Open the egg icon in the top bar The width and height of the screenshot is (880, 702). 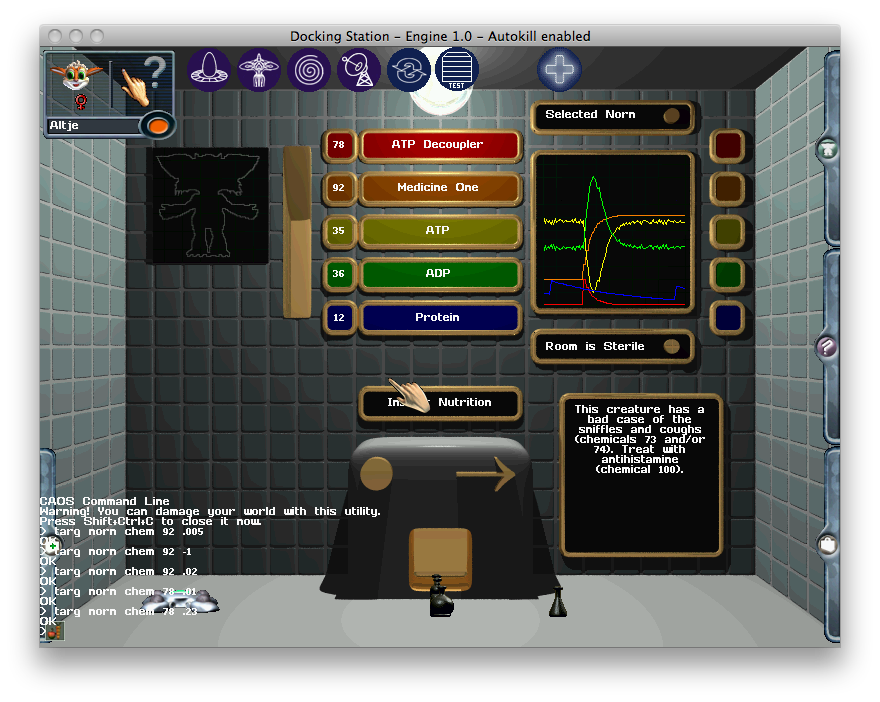tap(209, 70)
